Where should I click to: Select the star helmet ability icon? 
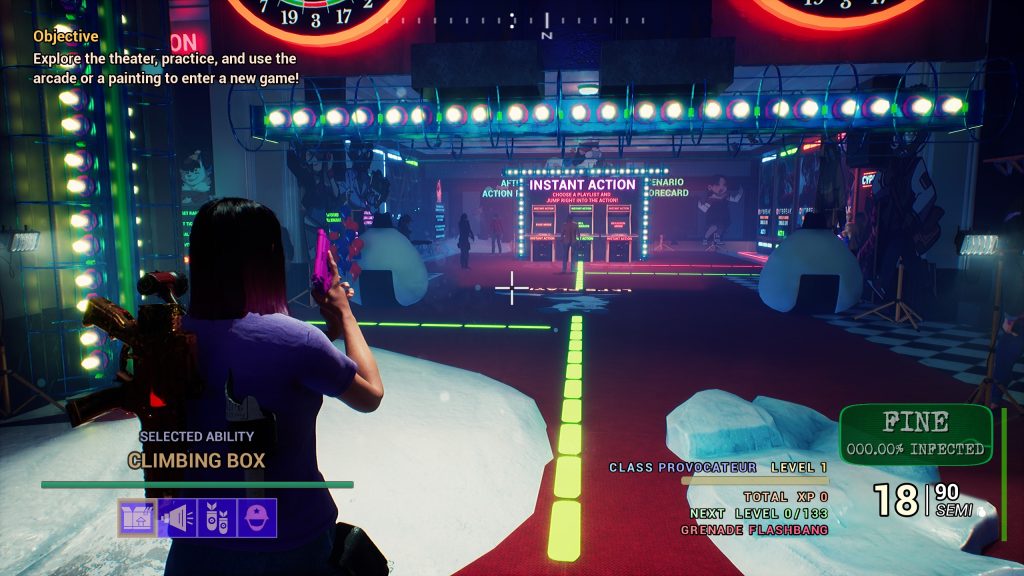[257, 518]
